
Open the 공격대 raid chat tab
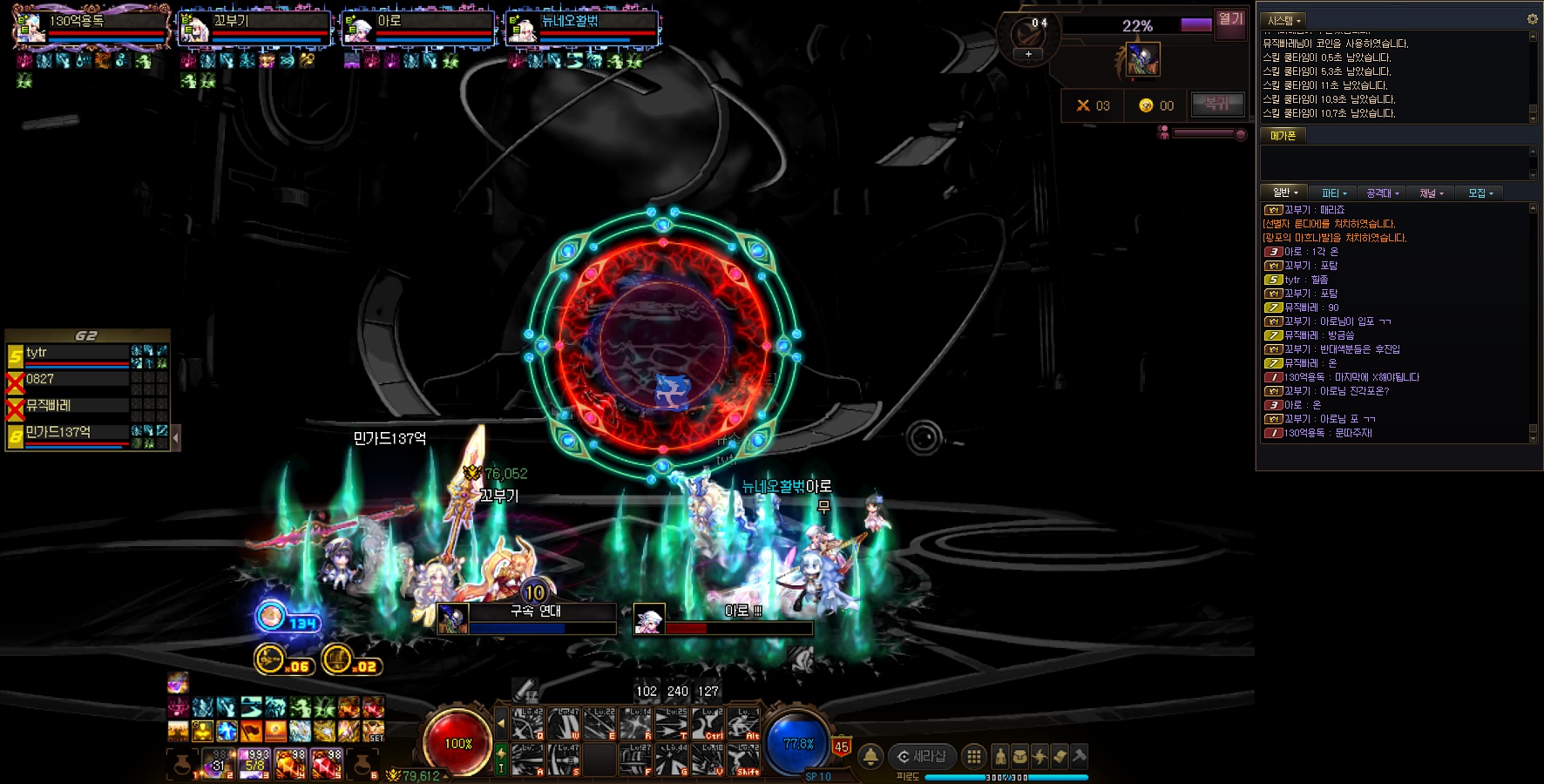pos(1382,193)
